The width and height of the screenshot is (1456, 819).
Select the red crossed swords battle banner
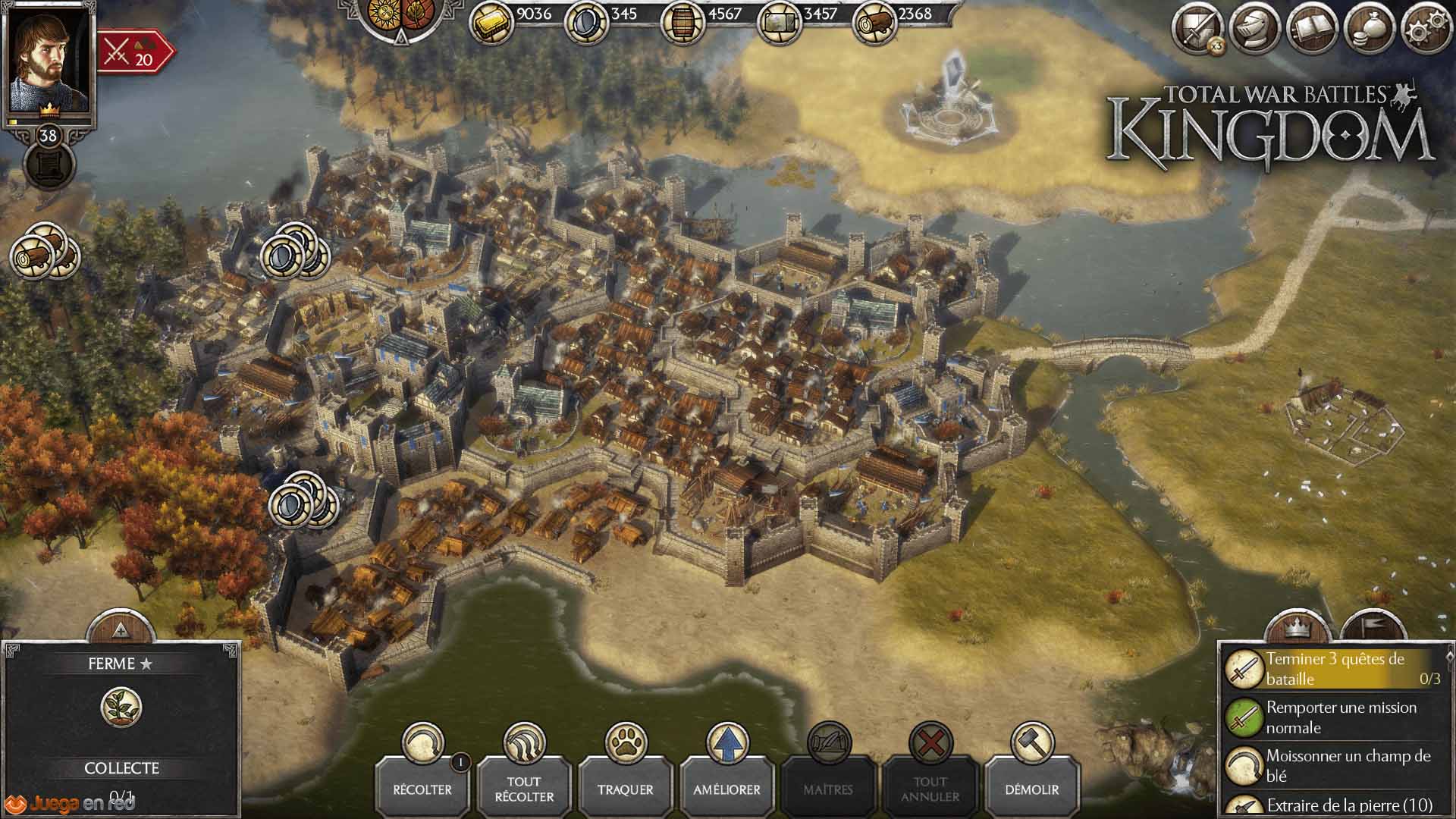133,52
